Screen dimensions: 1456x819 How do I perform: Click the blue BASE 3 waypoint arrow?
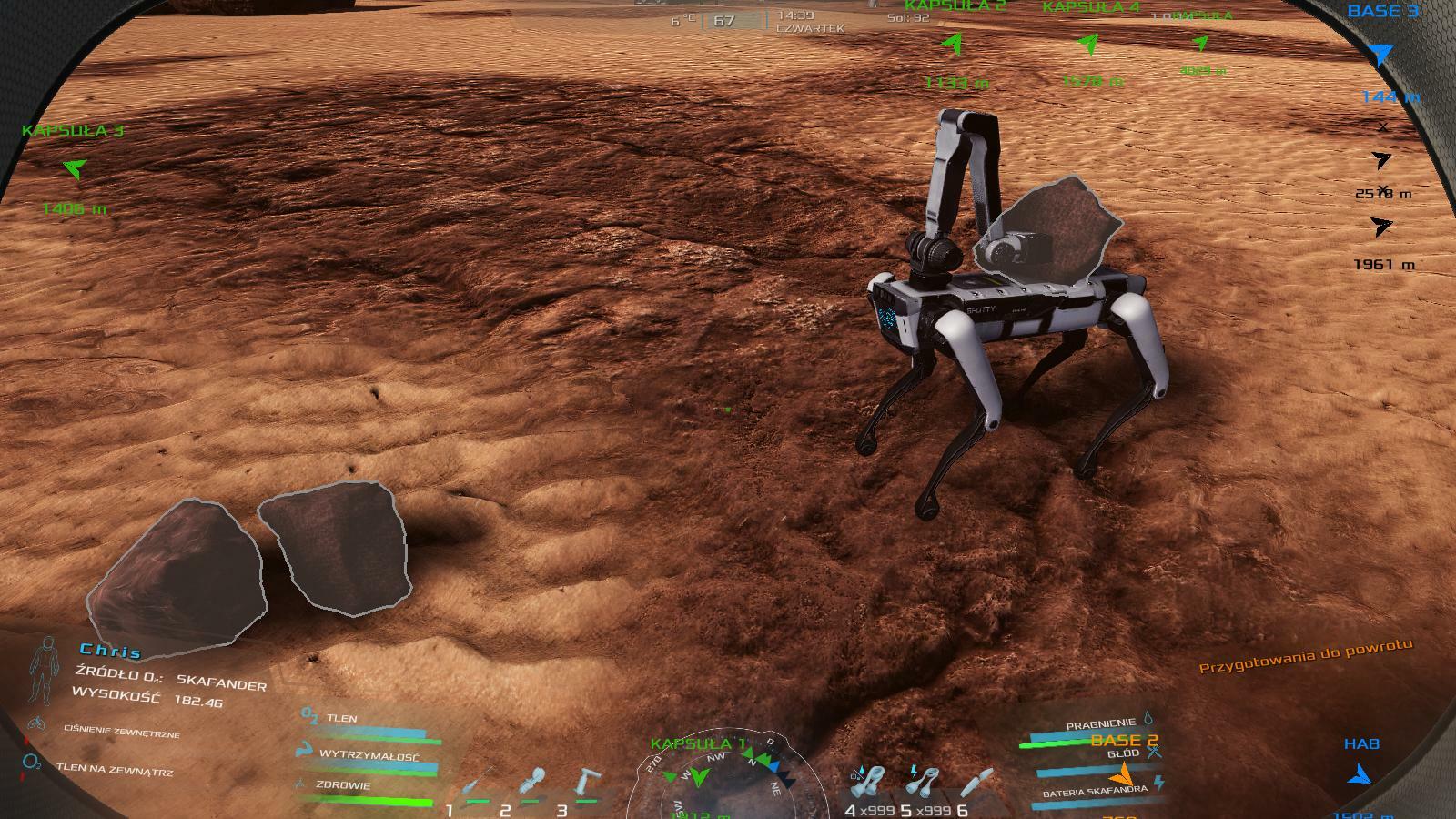tap(1382, 56)
